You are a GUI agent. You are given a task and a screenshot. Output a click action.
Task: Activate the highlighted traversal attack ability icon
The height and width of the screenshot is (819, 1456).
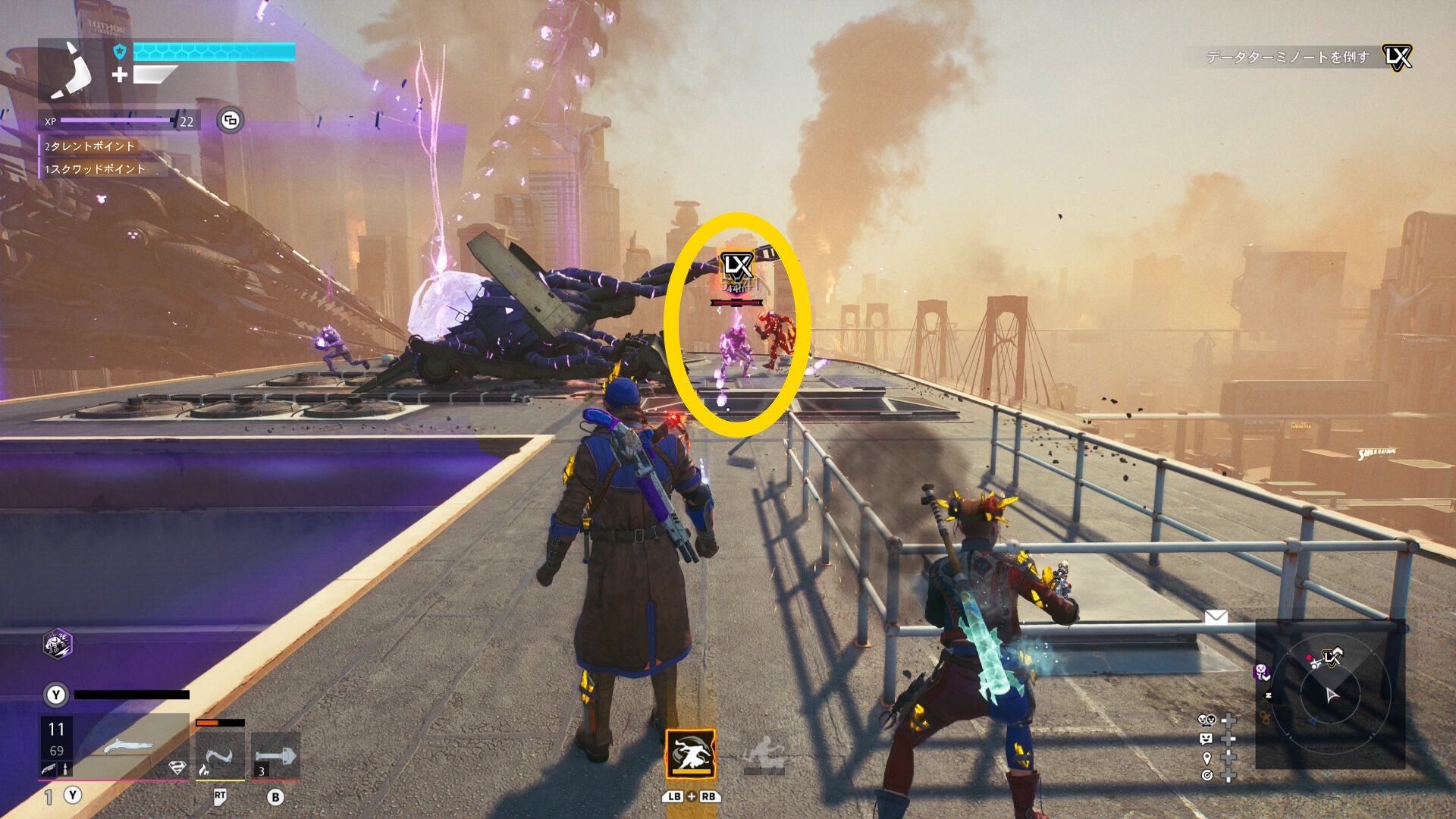691,754
